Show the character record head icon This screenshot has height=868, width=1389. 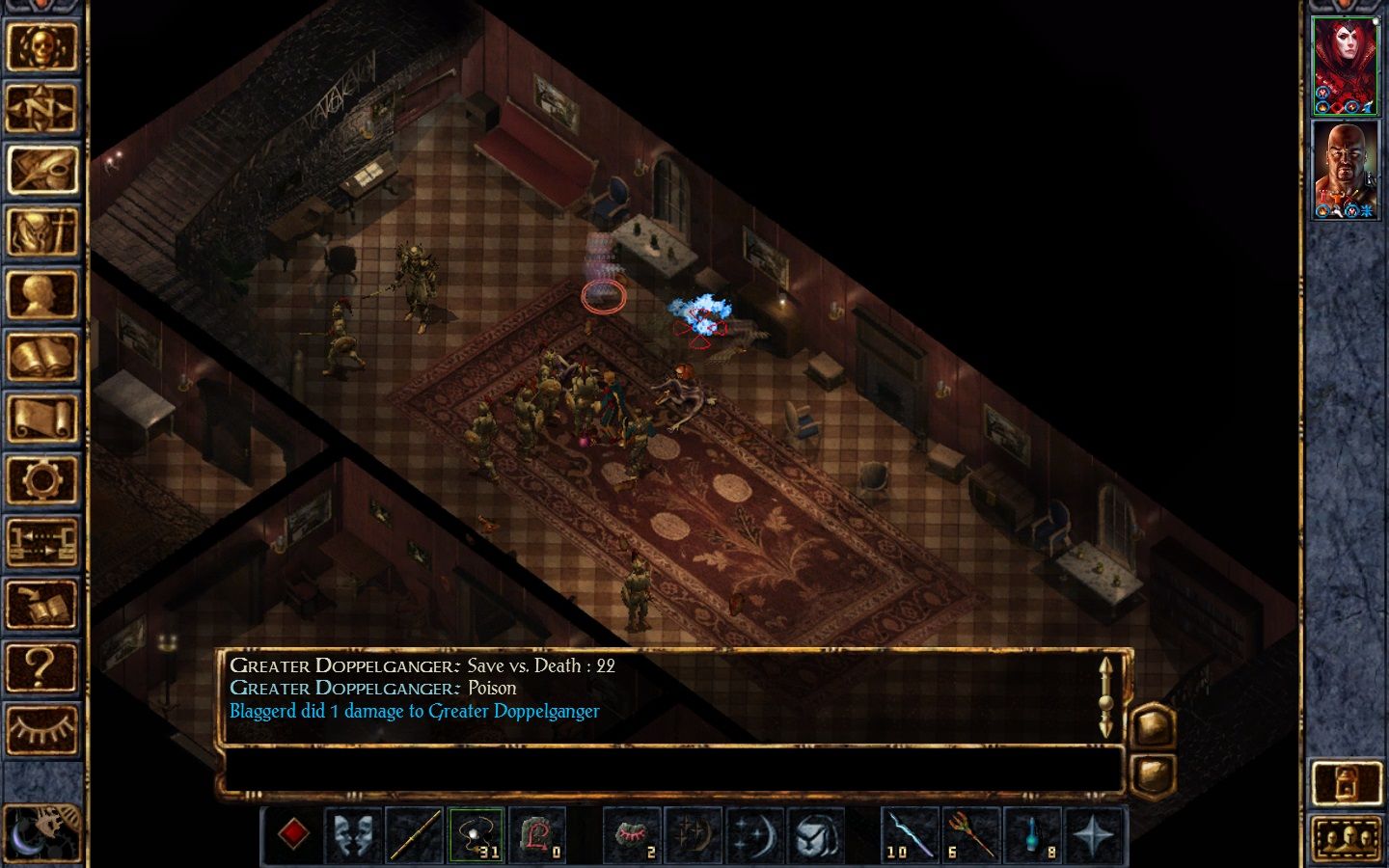pos(41,295)
